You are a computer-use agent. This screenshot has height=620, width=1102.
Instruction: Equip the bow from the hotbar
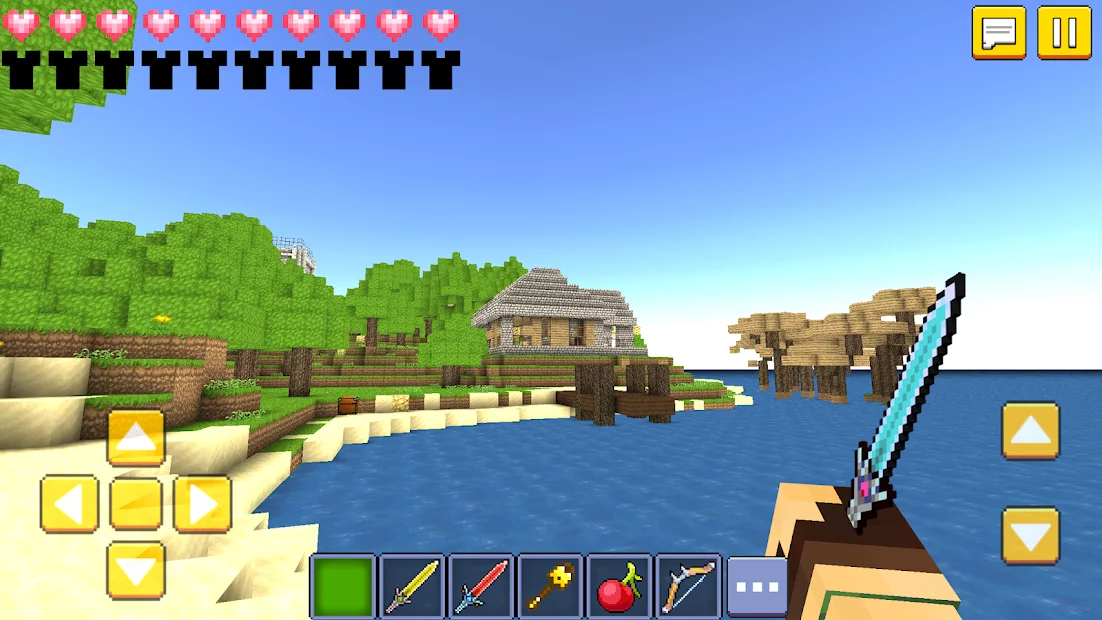[x=689, y=587]
